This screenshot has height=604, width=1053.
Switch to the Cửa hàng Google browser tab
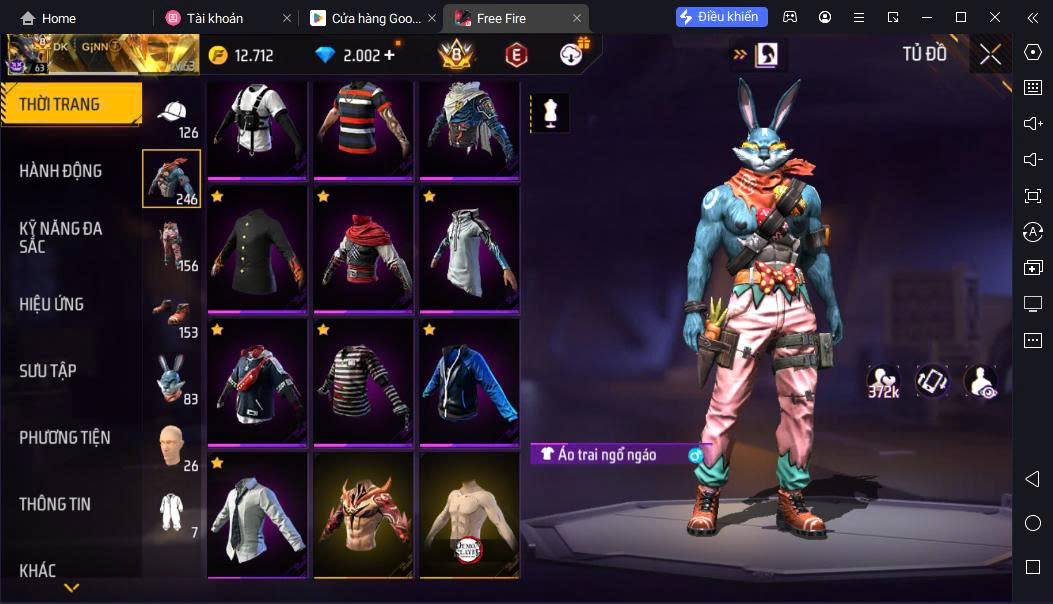364,18
